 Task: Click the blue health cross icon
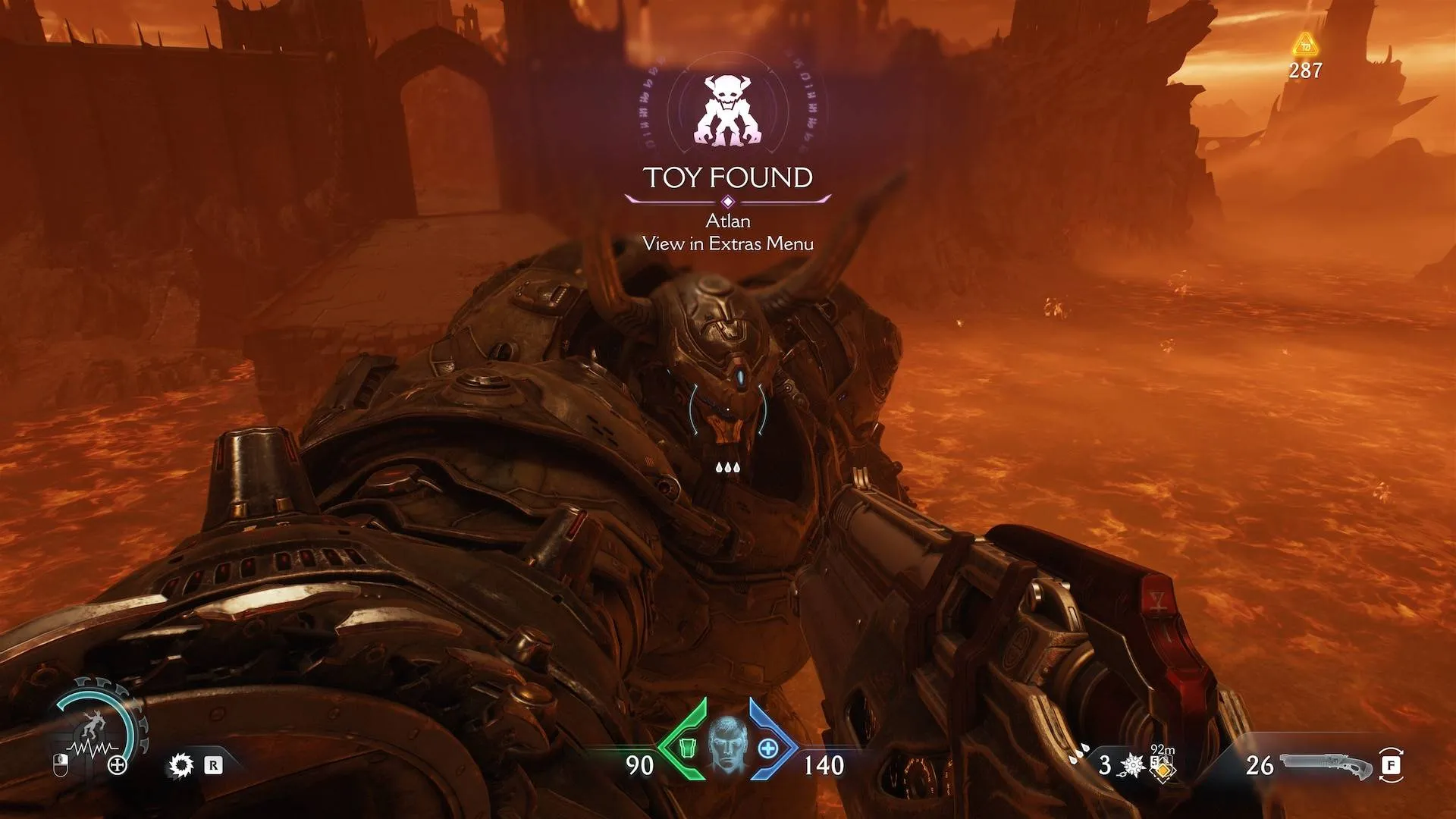768,748
